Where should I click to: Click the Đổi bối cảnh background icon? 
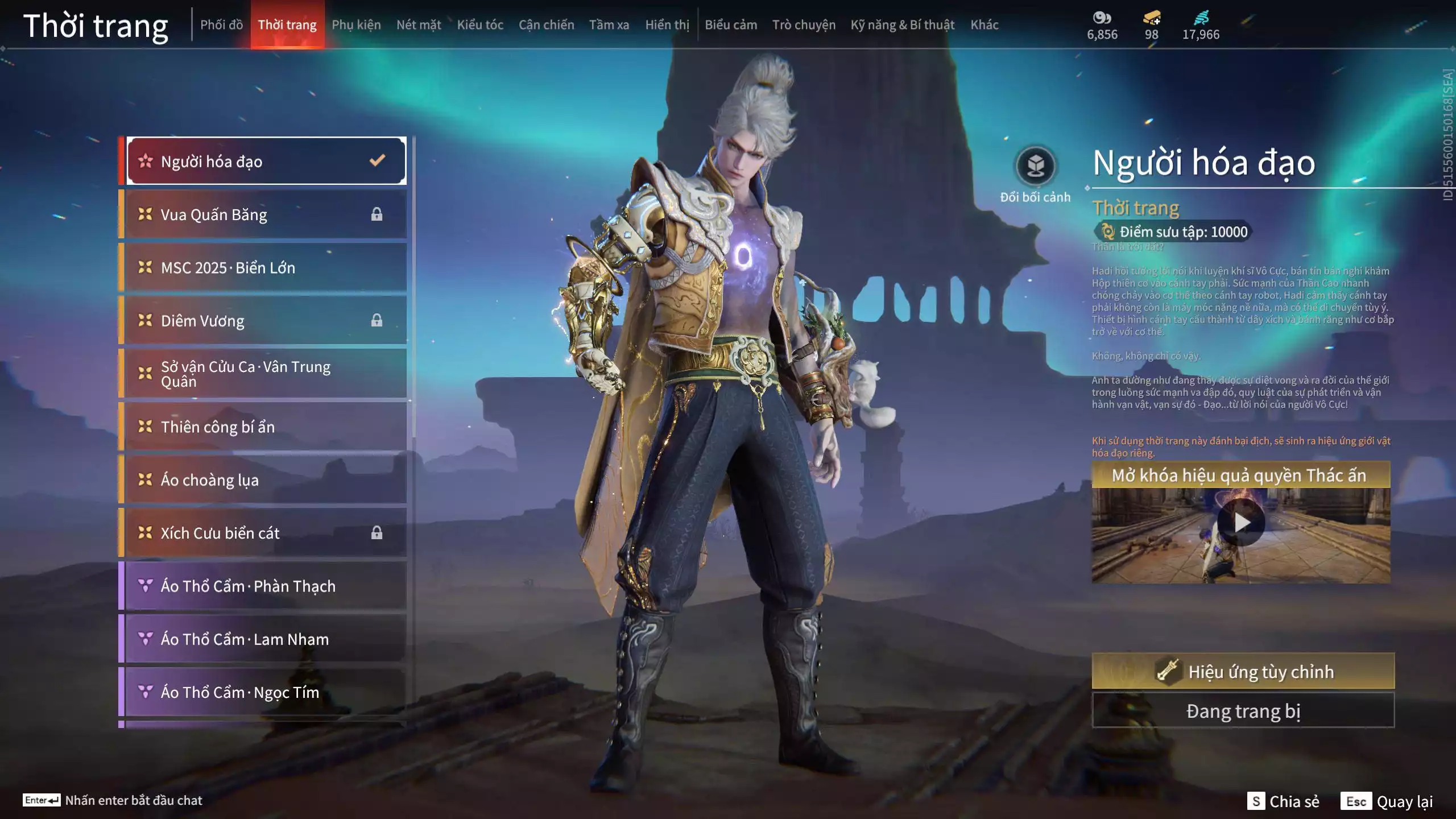pyautogui.click(x=1035, y=167)
